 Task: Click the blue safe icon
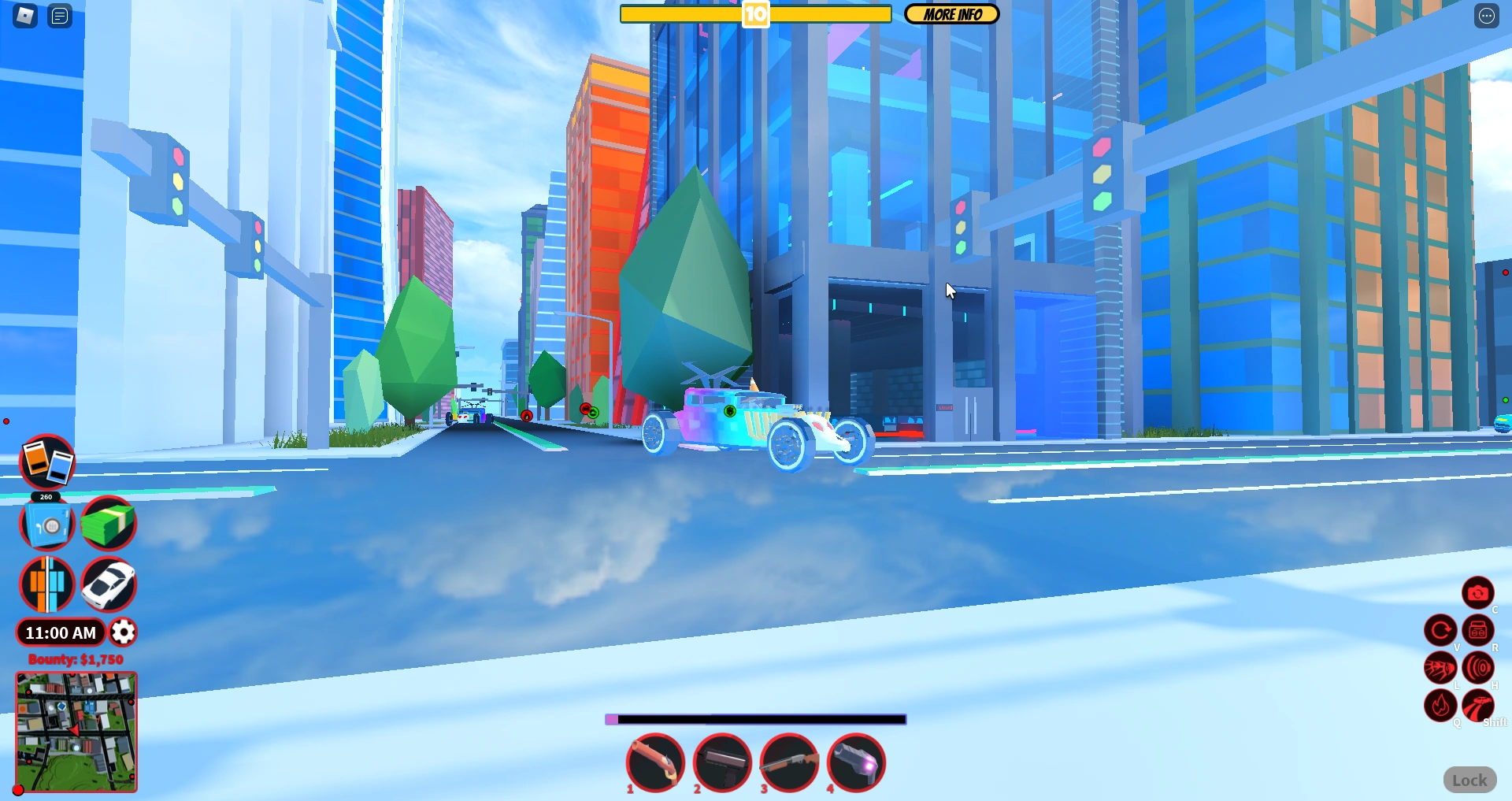pyautogui.click(x=45, y=523)
